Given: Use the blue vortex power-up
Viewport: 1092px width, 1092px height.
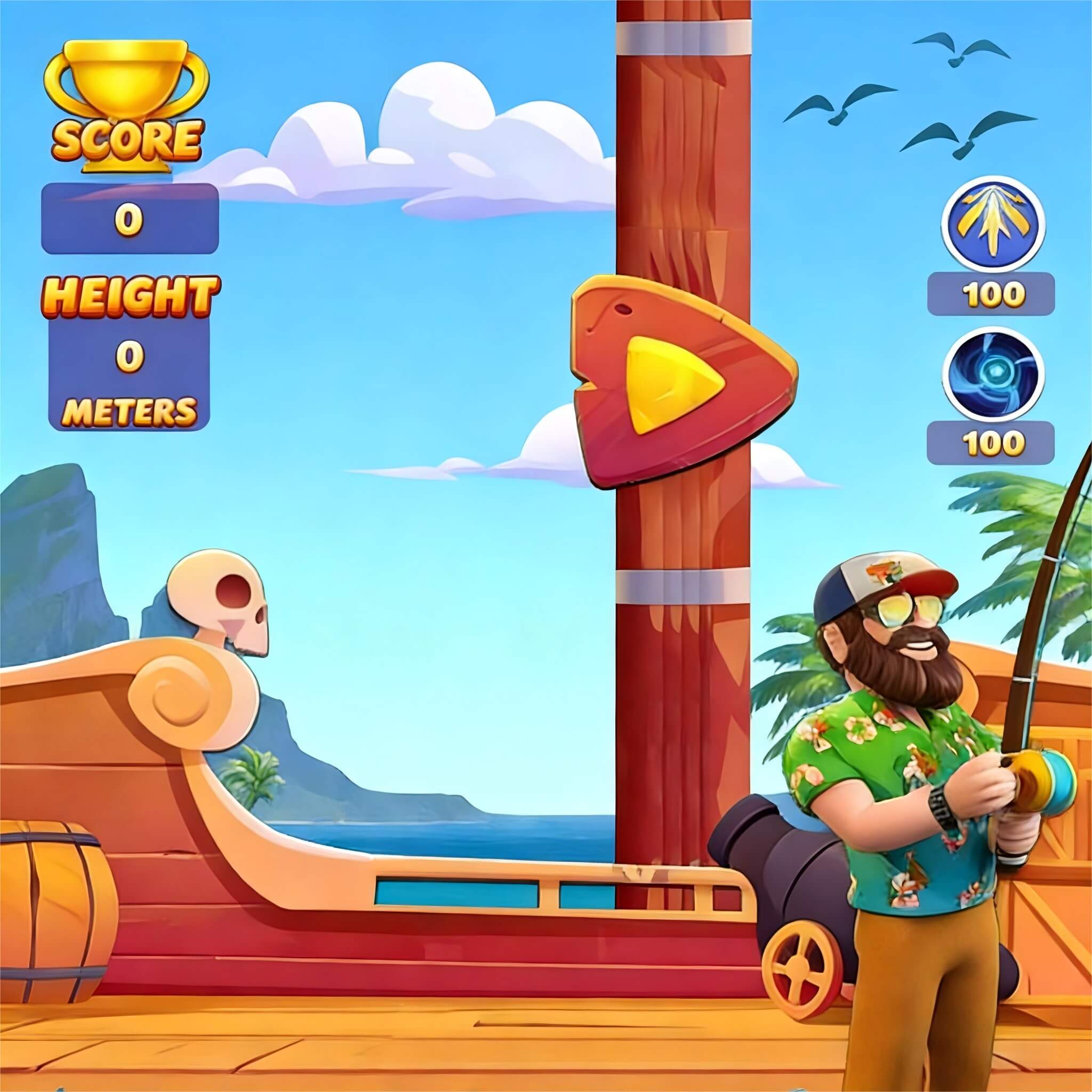Looking at the screenshot, I should 992,375.
